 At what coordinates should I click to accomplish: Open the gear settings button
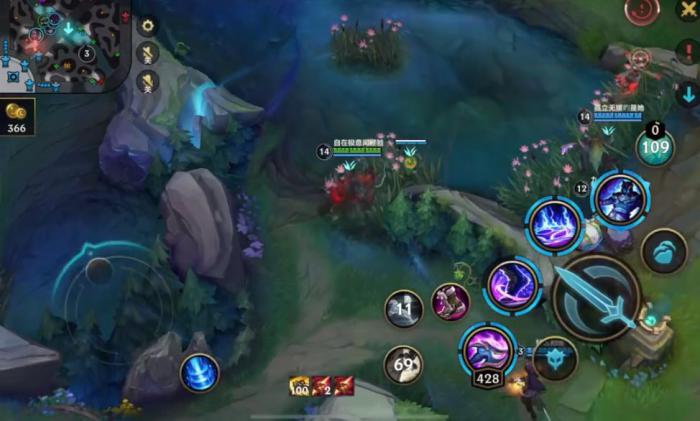pyautogui.click(x=148, y=26)
